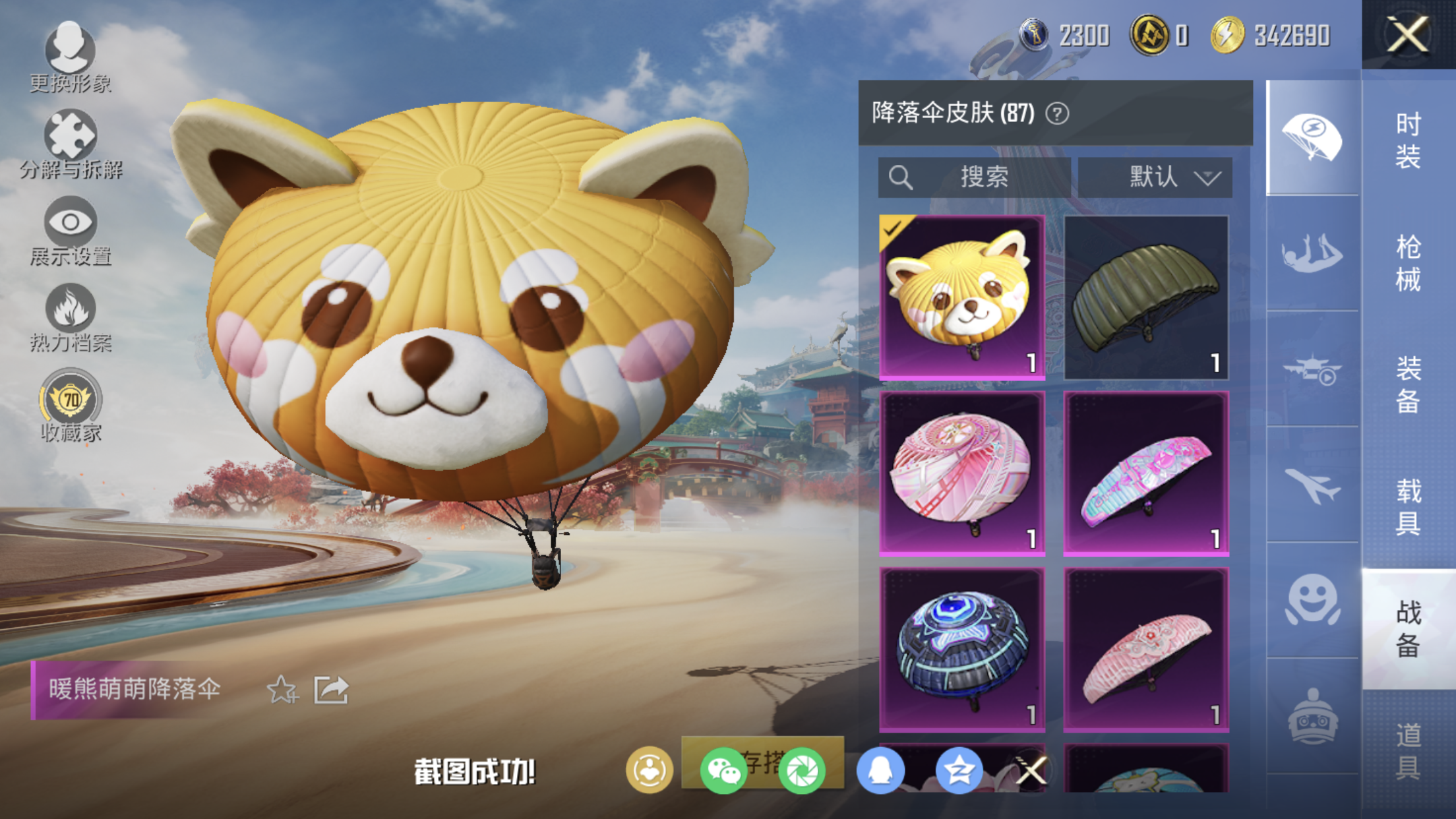Select the olive green default parachute
The height and width of the screenshot is (819, 1456).
click(x=1146, y=297)
